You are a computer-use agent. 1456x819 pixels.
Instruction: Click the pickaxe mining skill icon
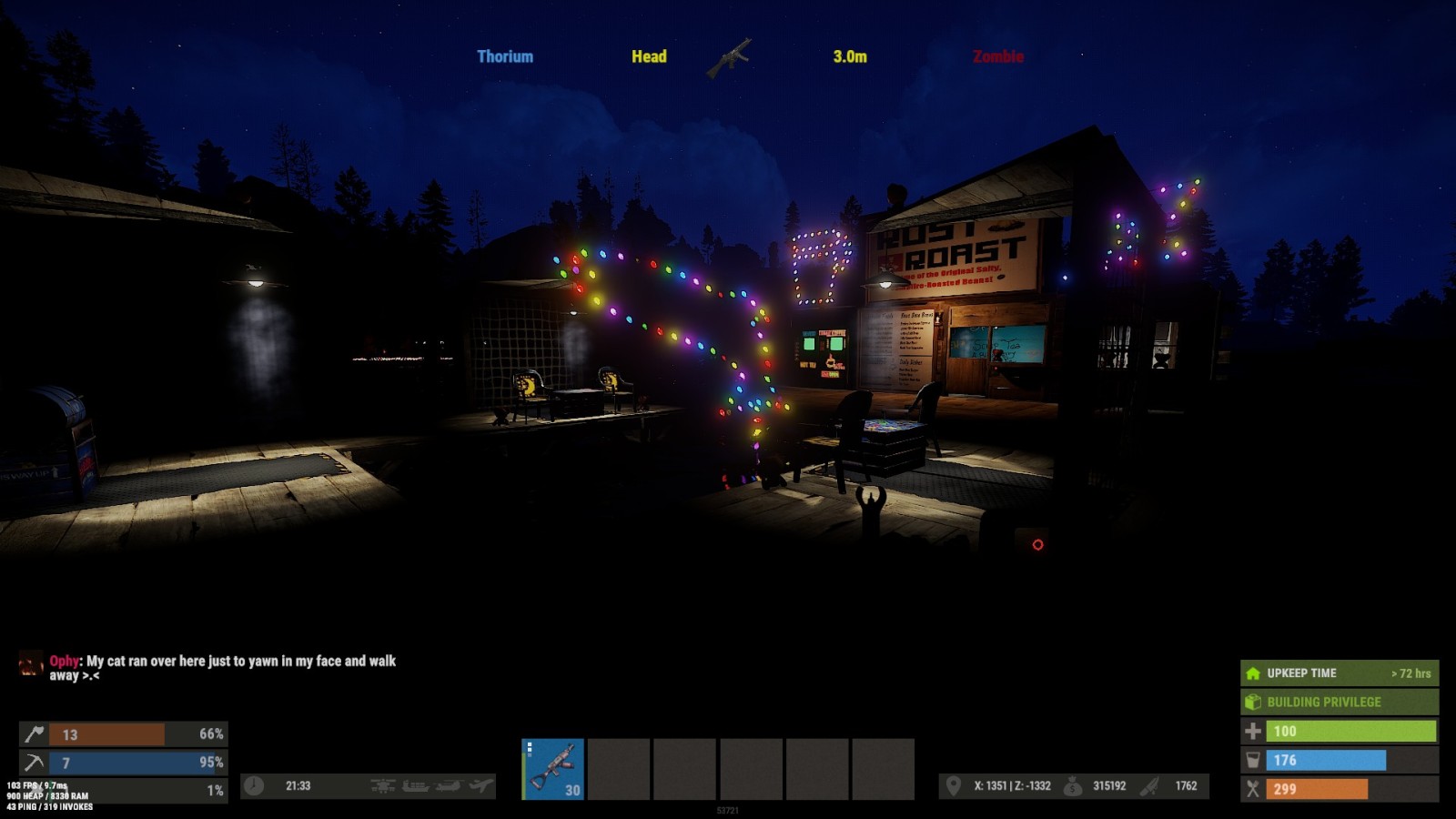[x=35, y=763]
